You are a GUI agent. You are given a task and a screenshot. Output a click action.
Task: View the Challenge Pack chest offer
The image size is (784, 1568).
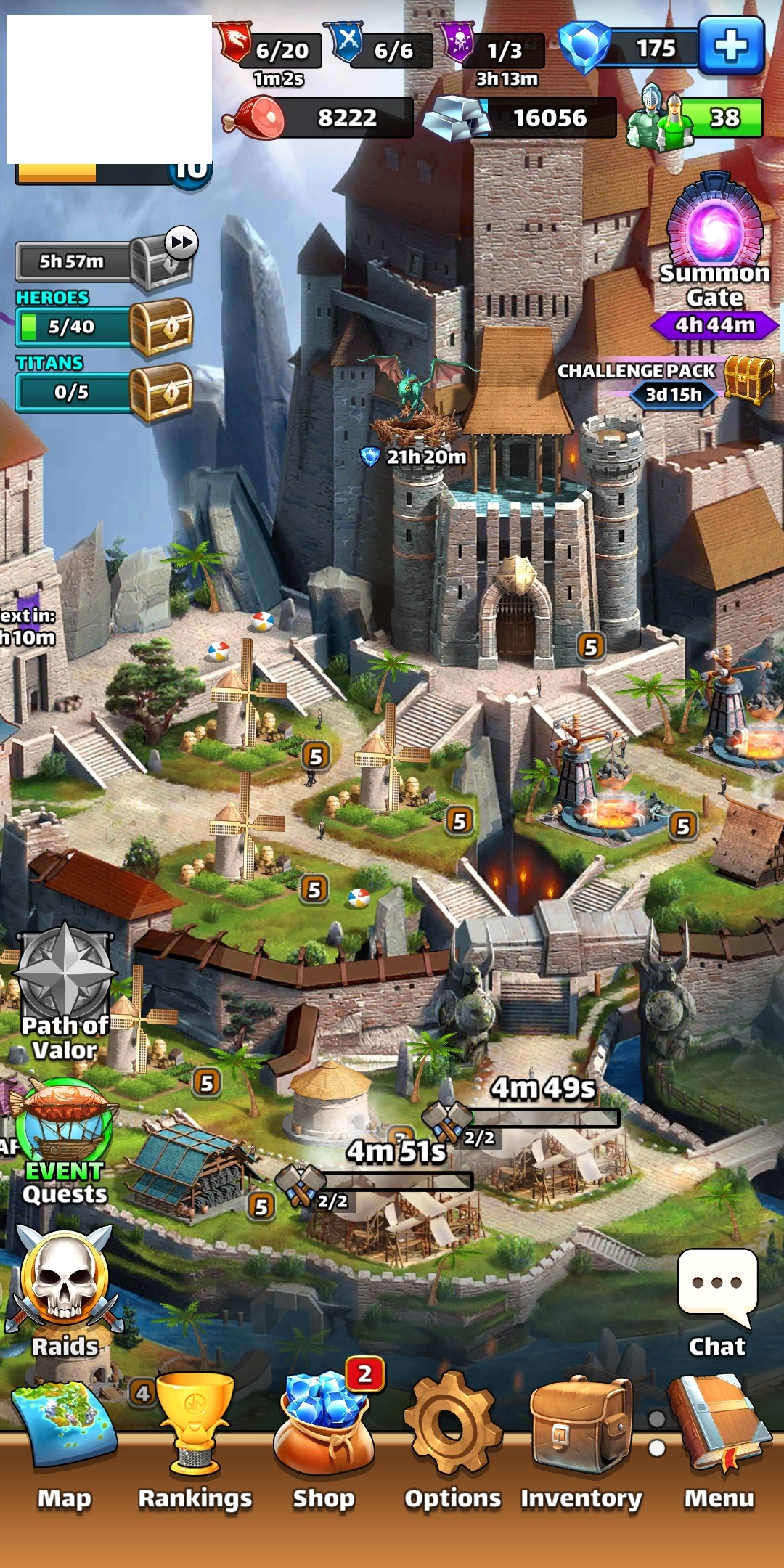pos(748,379)
